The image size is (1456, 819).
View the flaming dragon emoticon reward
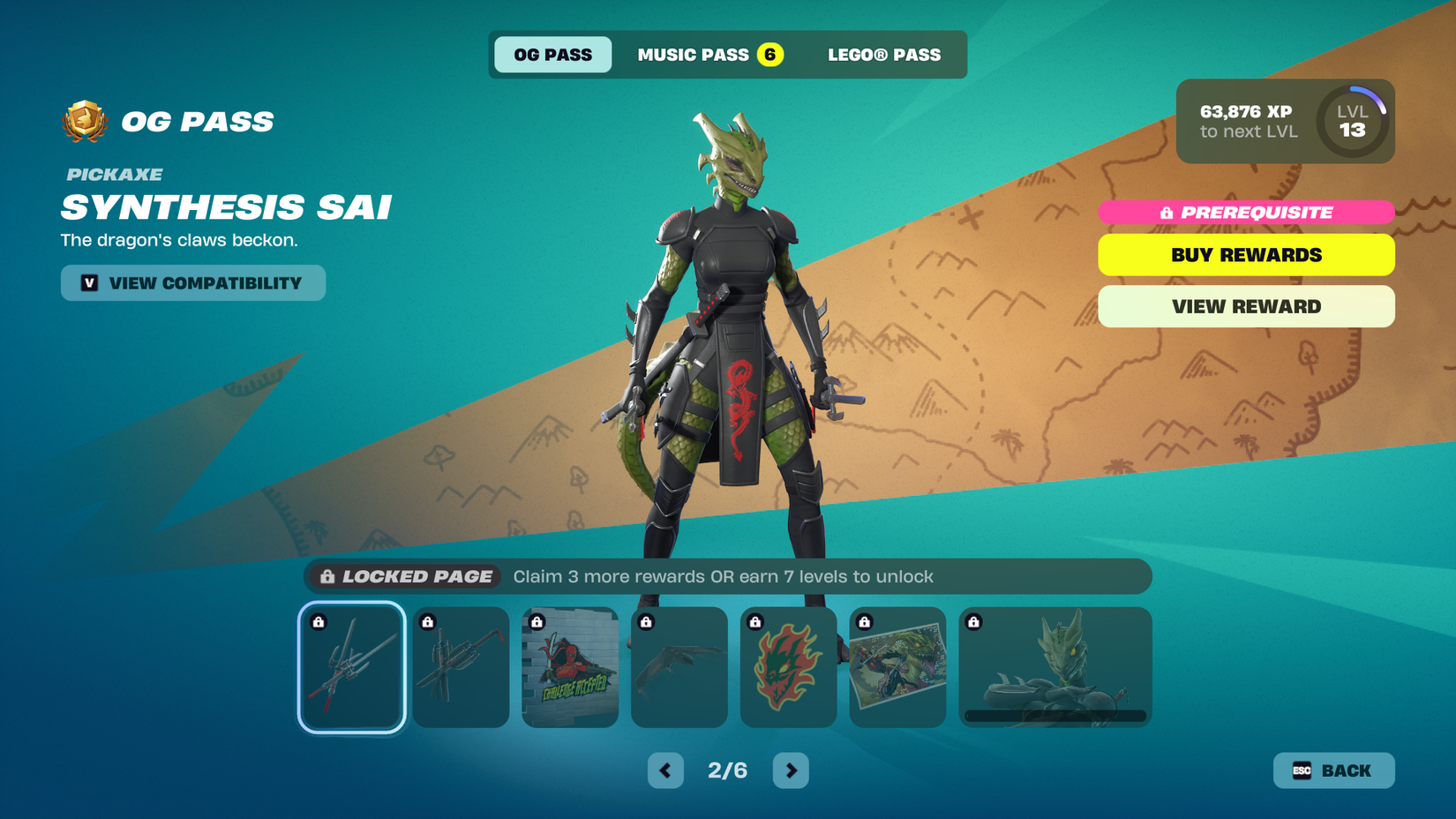point(788,667)
